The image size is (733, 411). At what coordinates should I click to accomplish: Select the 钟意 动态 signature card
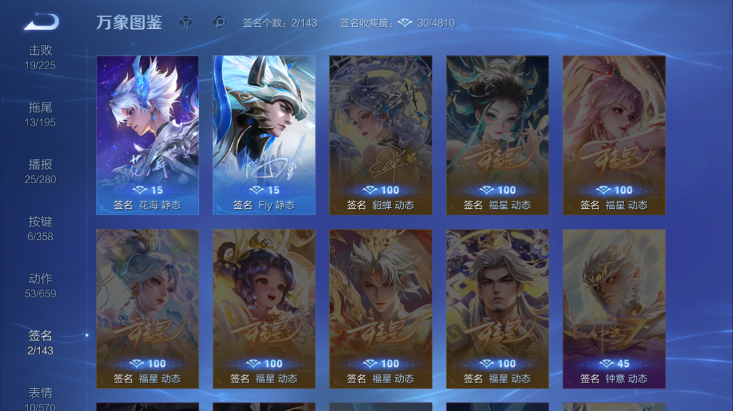pos(614,308)
